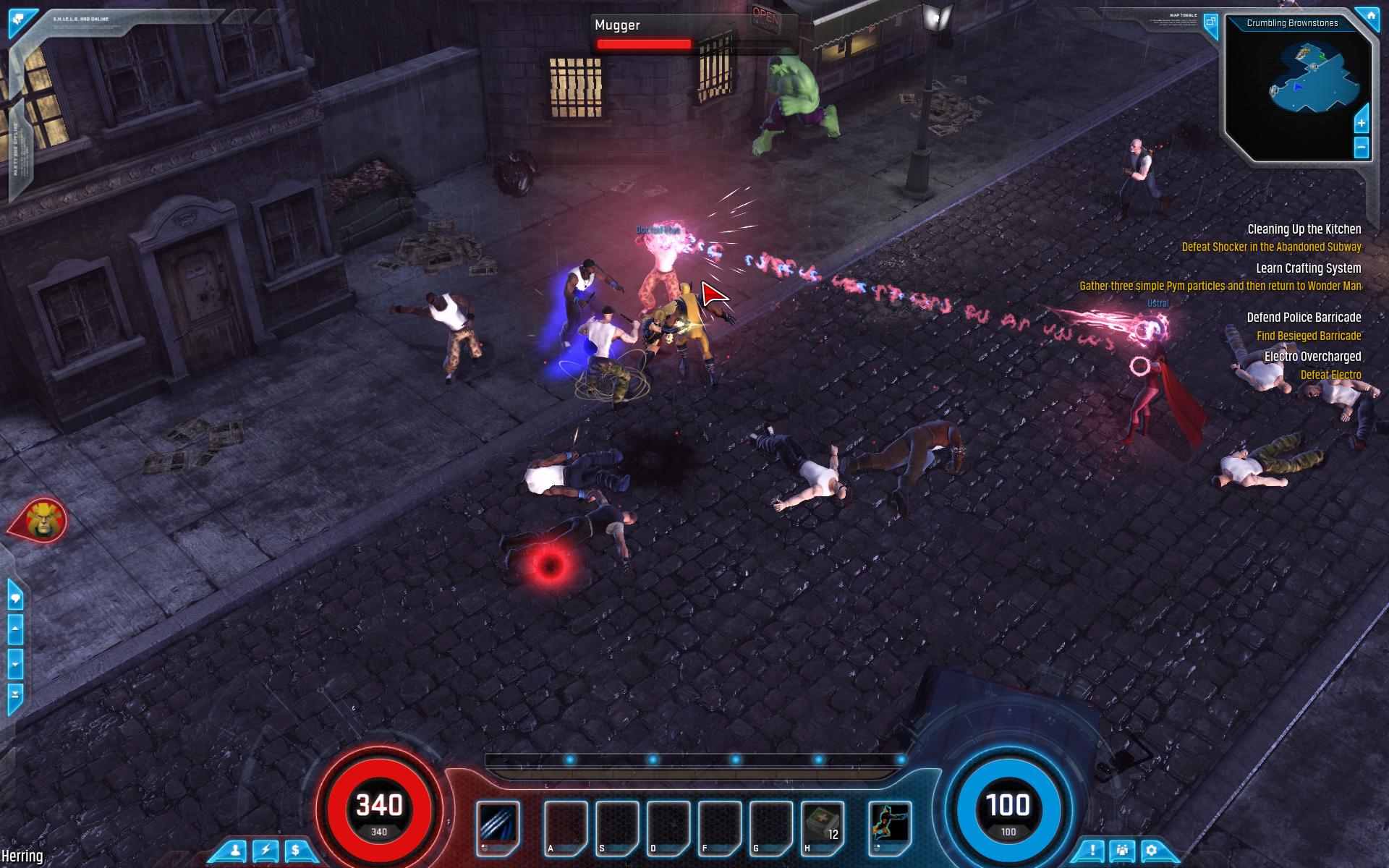Select the Cleaning Up the Kitchen mission
The image size is (1389, 868).
coord(1304,229)
